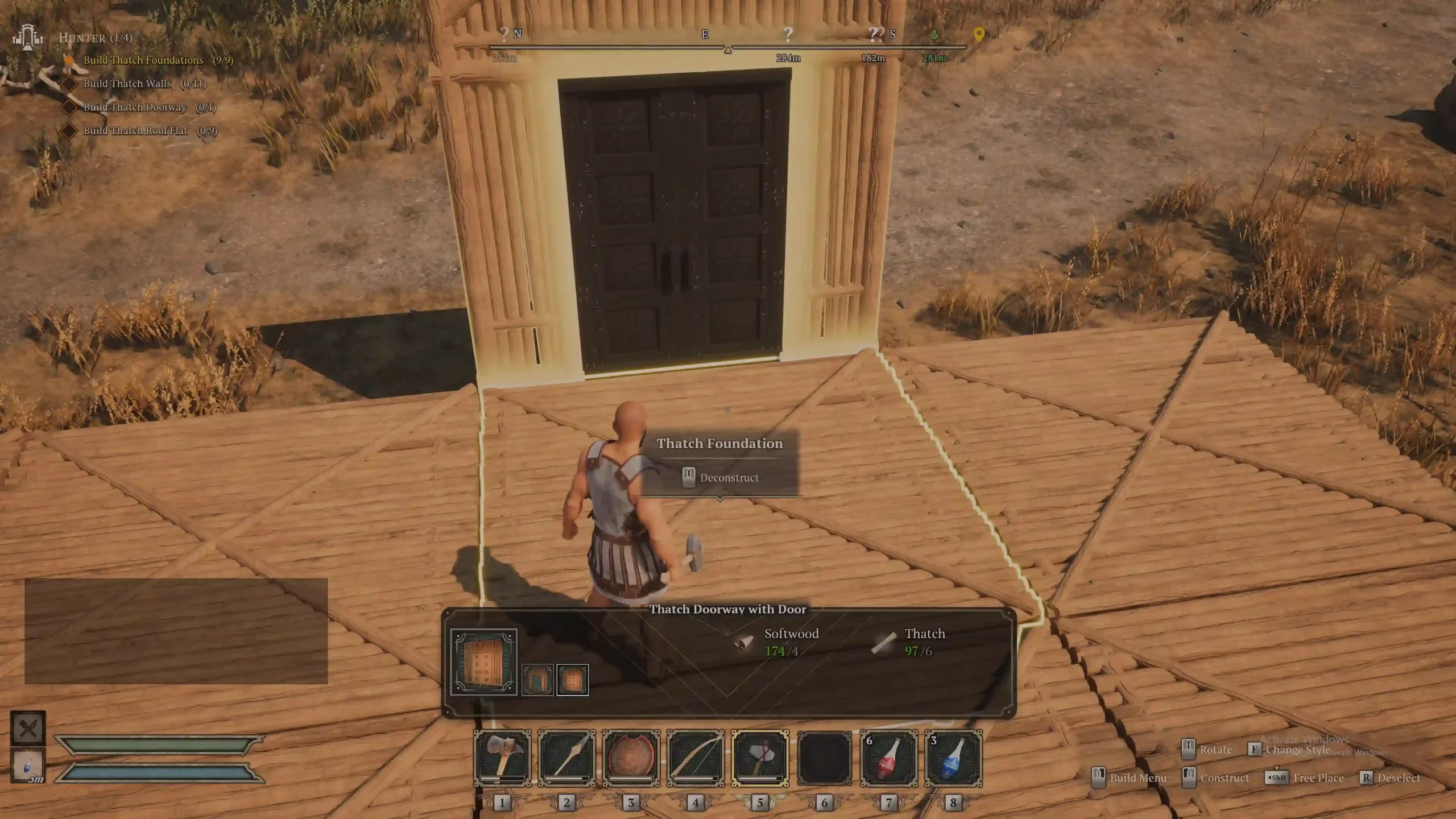Viewport: 1456px width, 819px height.
Task: Click the large Thatch Doorway with Door preview
Action: [x=483, y=661]
